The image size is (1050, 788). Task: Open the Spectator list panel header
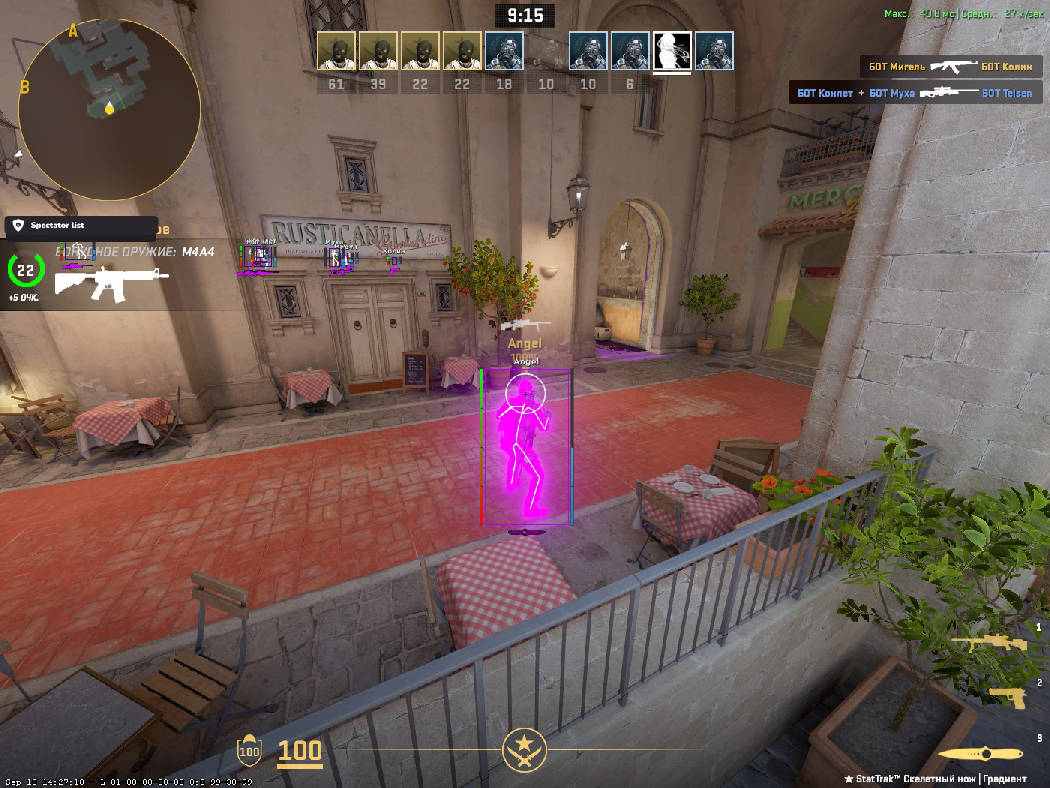(x=80, y=227)
